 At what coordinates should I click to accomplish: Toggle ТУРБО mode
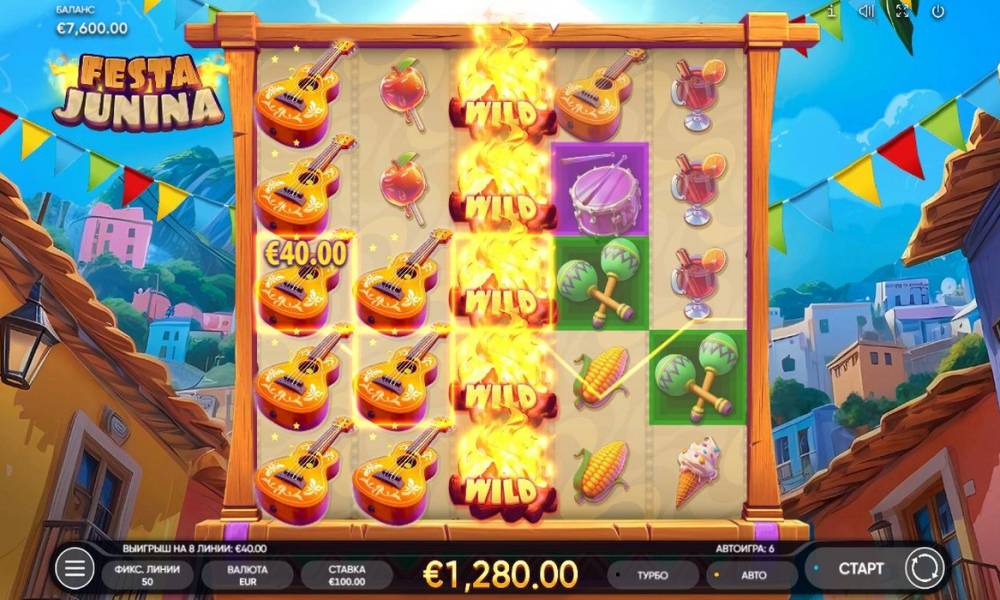tap(651, 575)
